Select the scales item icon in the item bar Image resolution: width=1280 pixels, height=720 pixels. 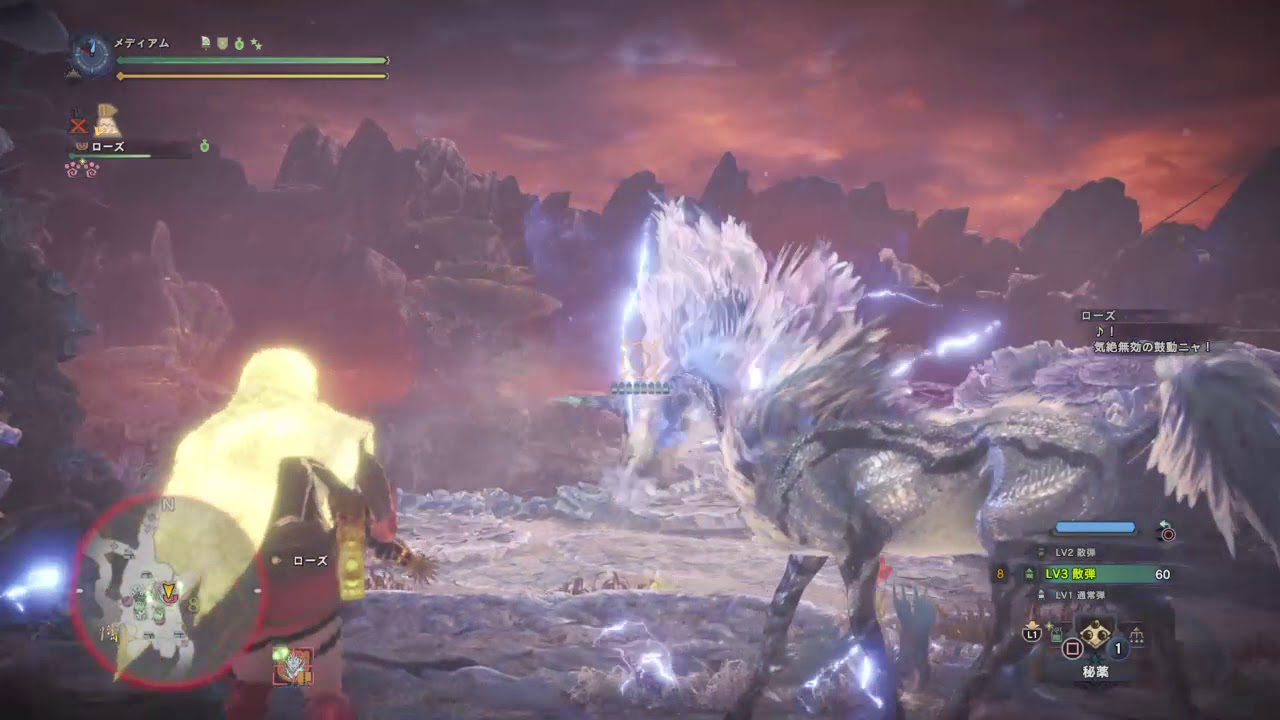point(1137,635)
